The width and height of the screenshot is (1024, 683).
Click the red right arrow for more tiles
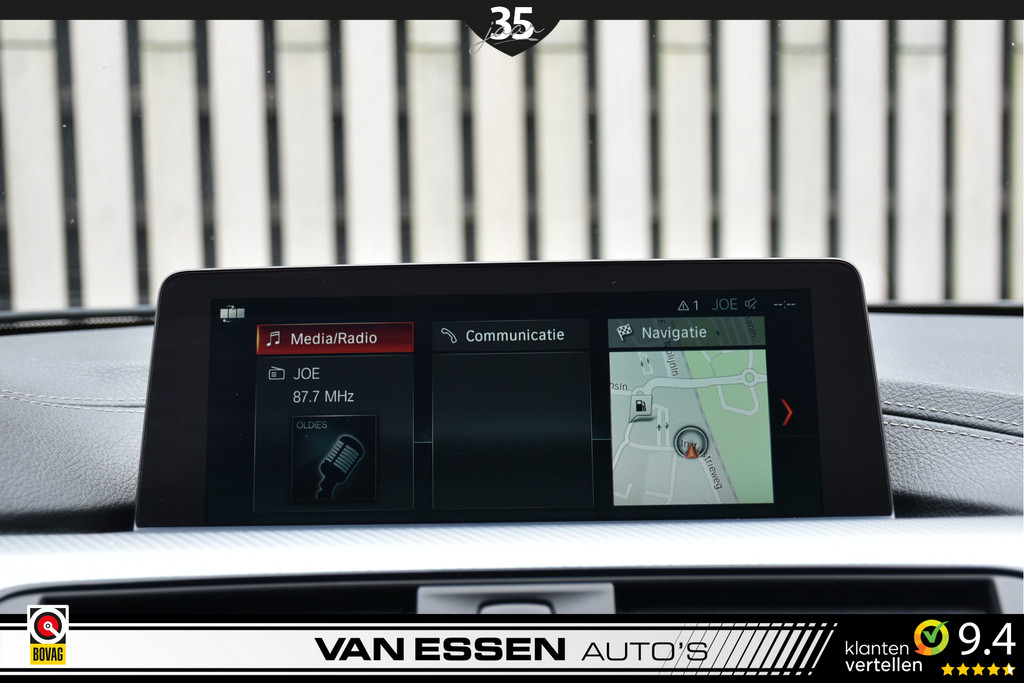click(x=787, y=412)
